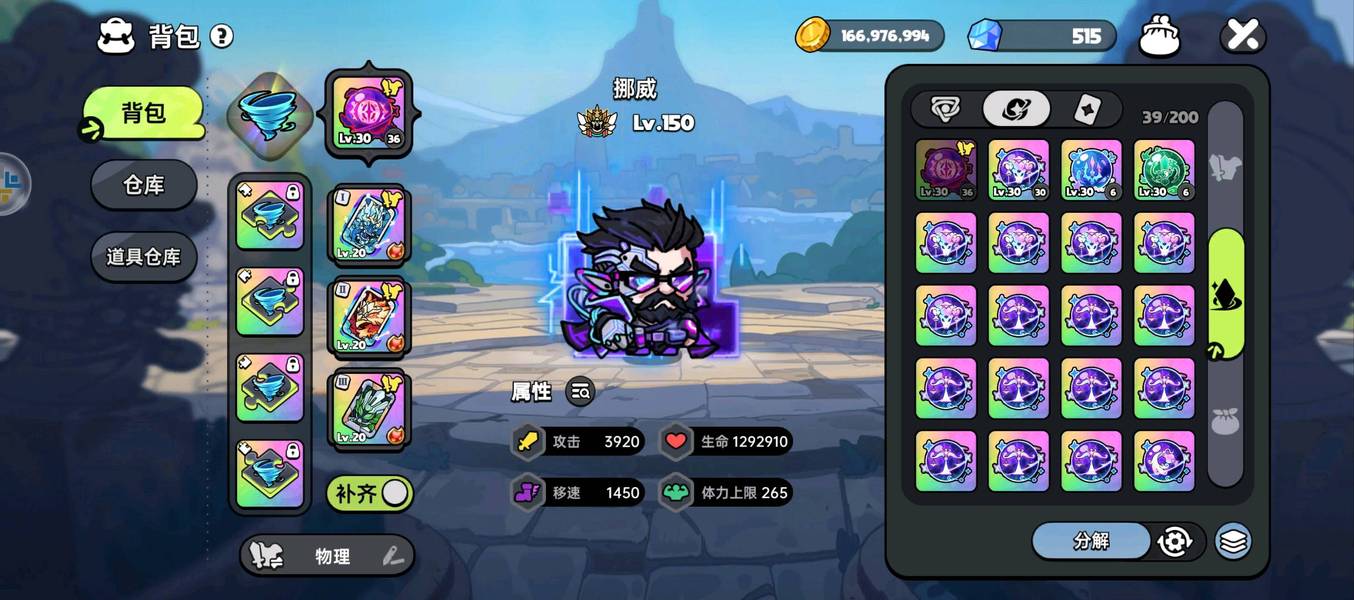Open the gear settings next to 分解
This screenshot has width=1354, height=600.
coord(1174,541)
